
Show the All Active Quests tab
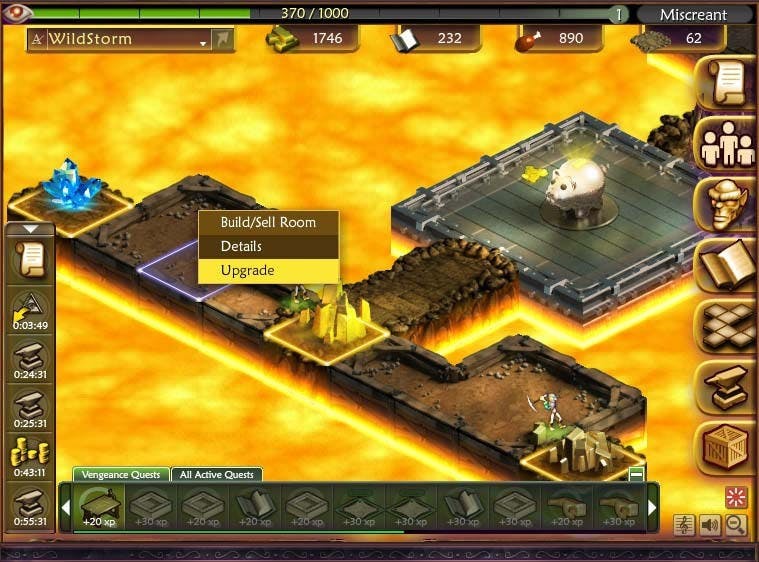217,474
